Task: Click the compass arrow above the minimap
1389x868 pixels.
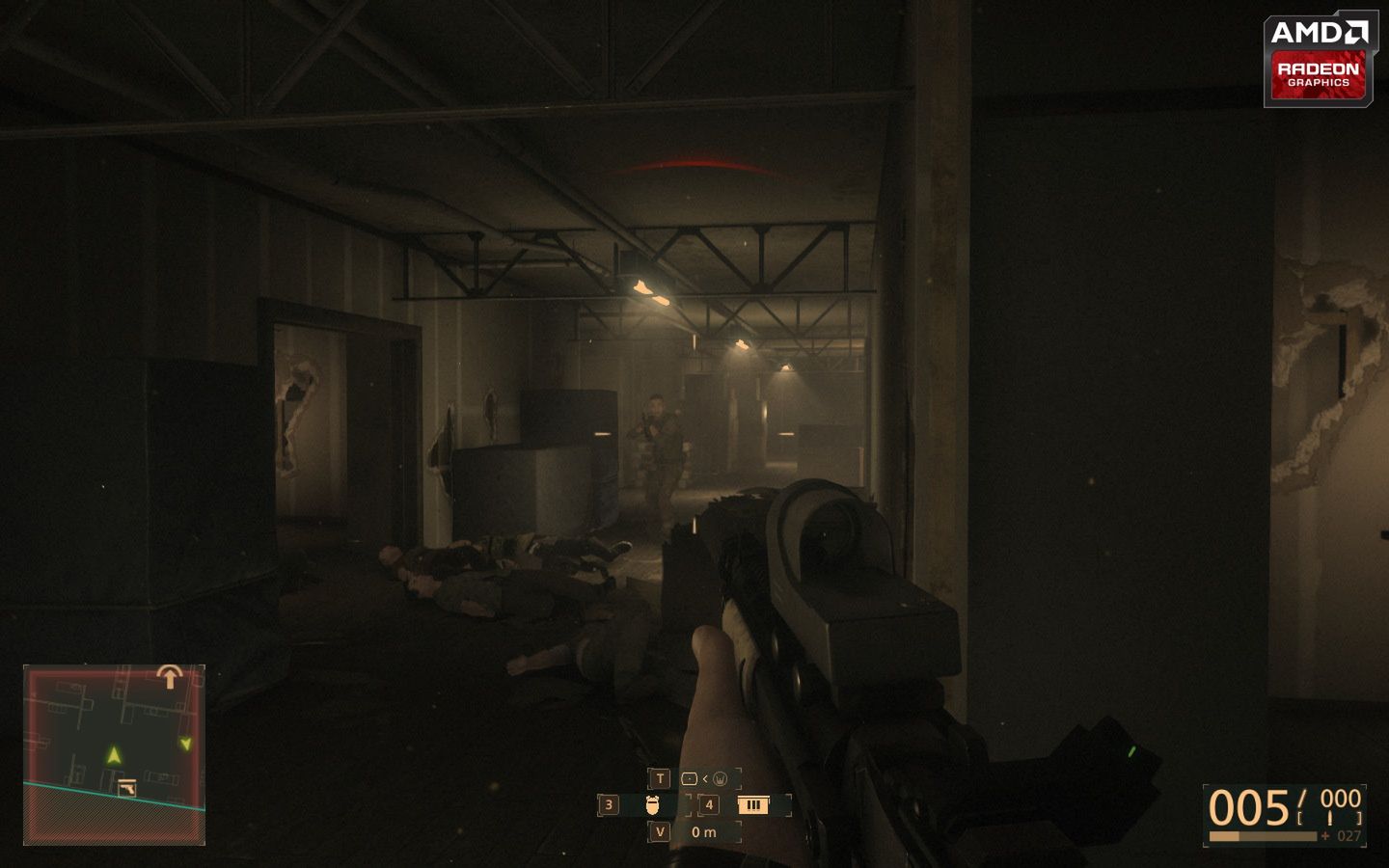Action: [172, 675]
